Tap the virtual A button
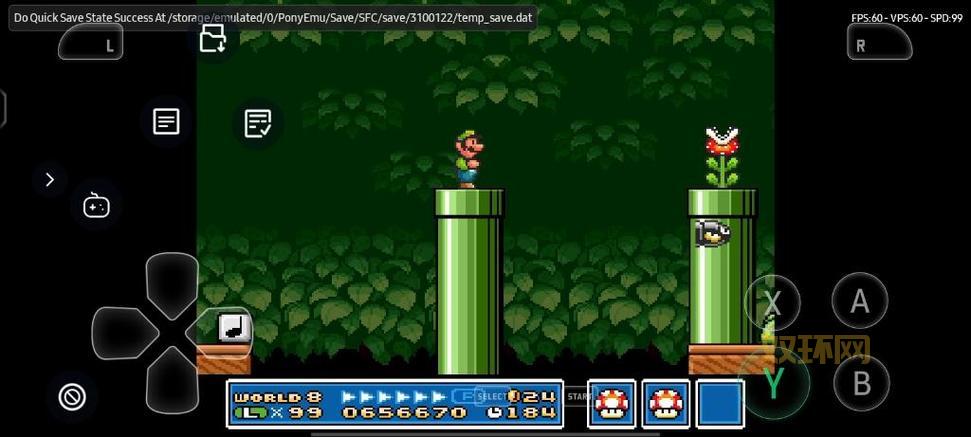The width and height of the screenshot is (971, 437). click(x=860, y=301)
